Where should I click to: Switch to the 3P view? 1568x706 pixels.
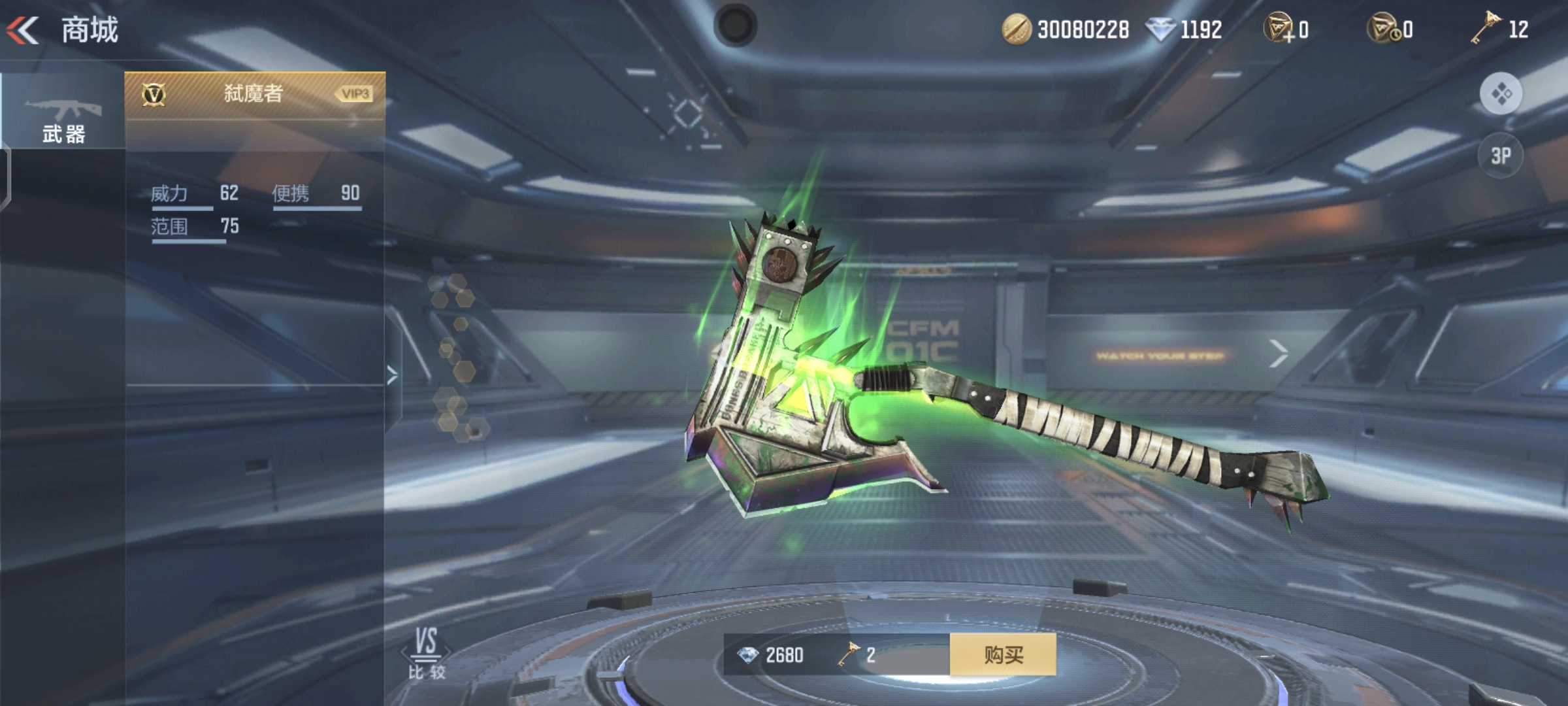coord(1501,156)
